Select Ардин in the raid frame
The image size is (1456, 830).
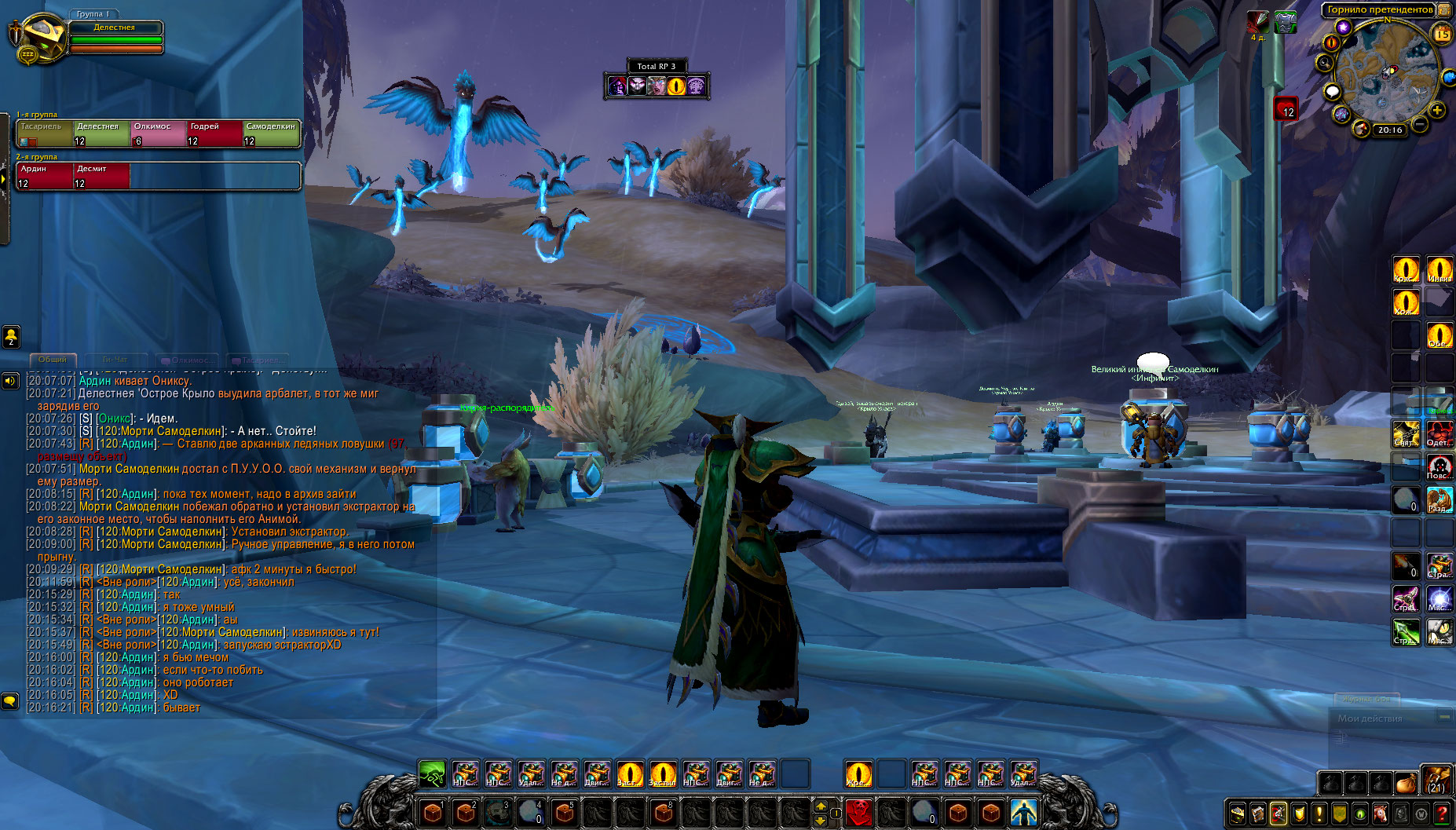[x=45, y=175]
